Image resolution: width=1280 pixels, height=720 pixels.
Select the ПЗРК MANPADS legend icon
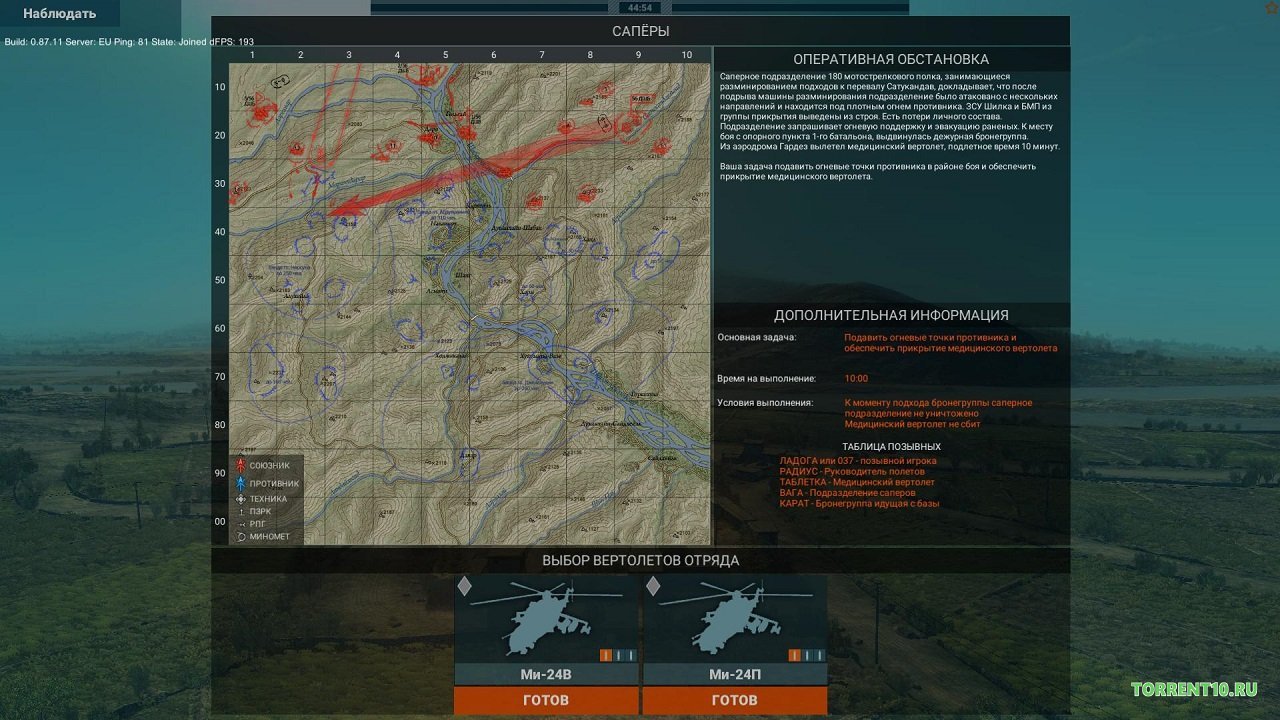241,511
